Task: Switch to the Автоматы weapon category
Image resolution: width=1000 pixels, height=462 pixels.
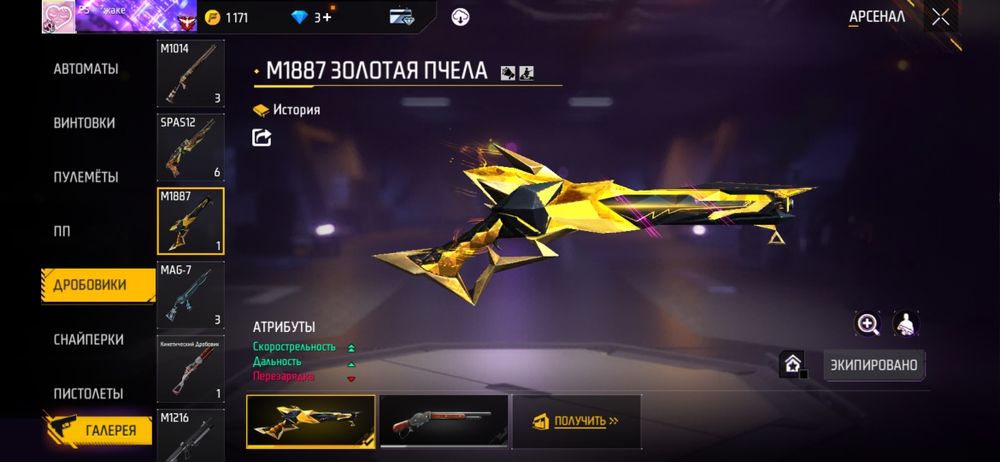Action: pos(86,69)
